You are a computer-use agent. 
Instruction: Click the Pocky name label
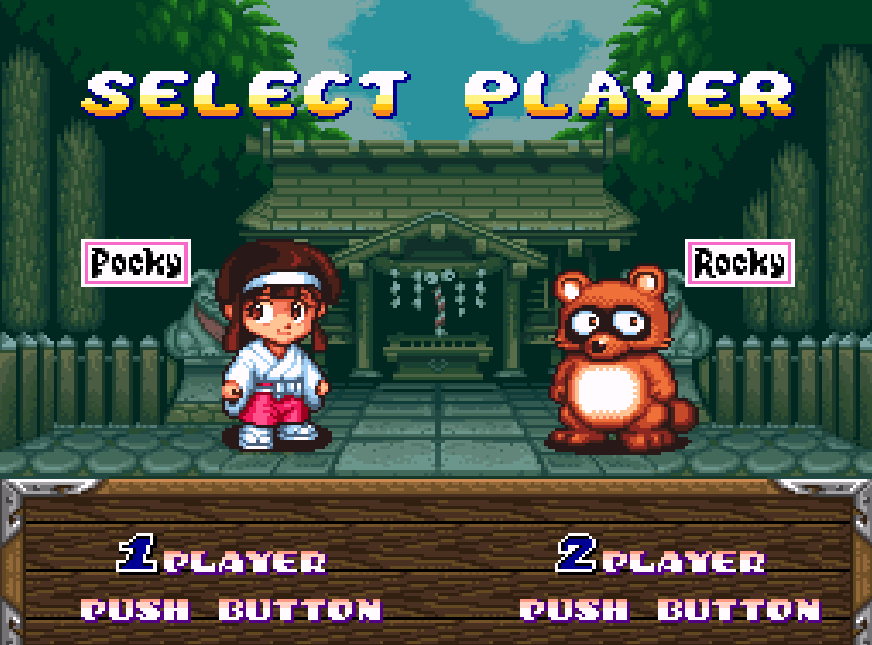click(x=136, y=263)
